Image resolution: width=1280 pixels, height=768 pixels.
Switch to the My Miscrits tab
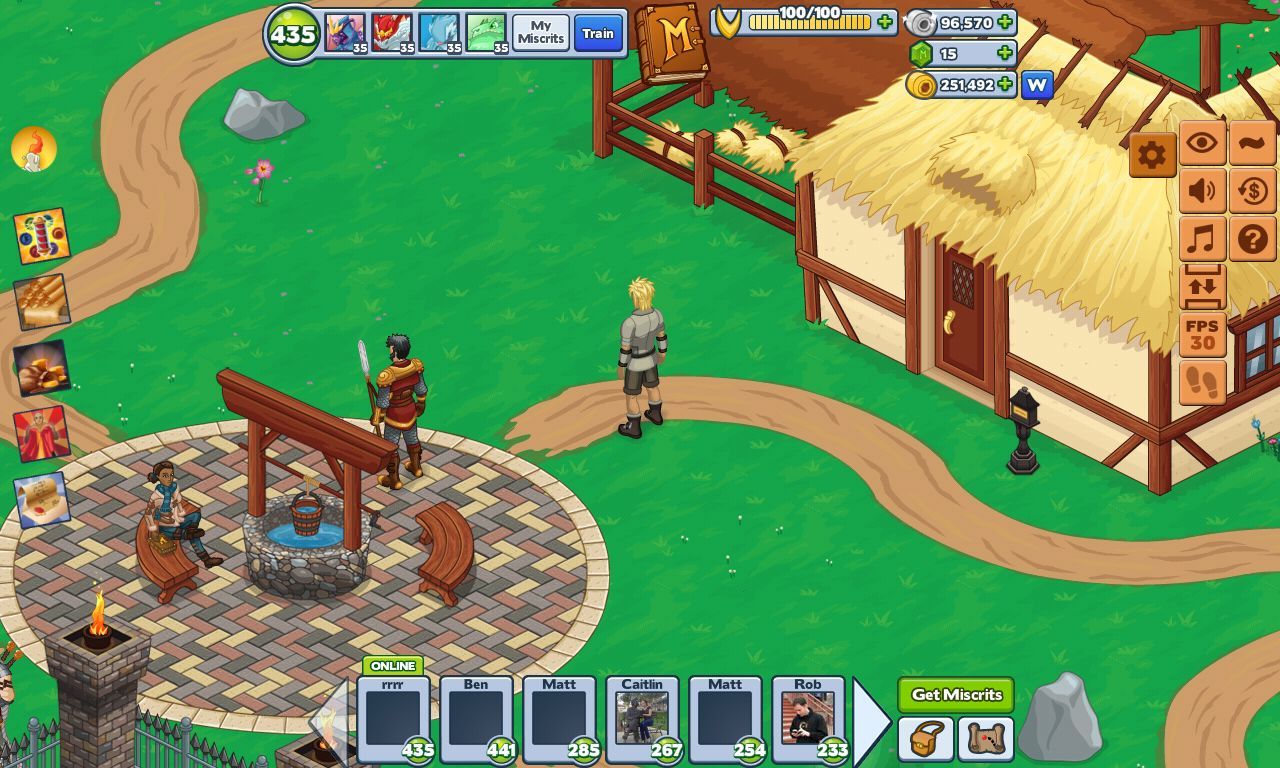pos(540,33)
